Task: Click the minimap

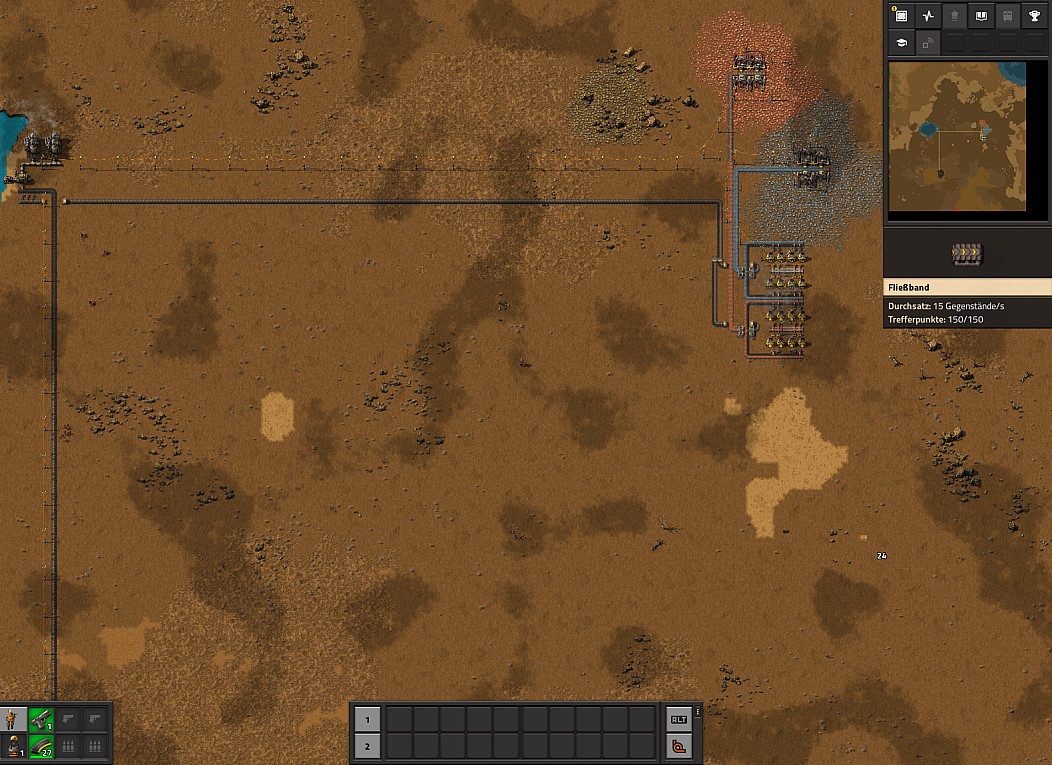Action: tap(957, 135)
